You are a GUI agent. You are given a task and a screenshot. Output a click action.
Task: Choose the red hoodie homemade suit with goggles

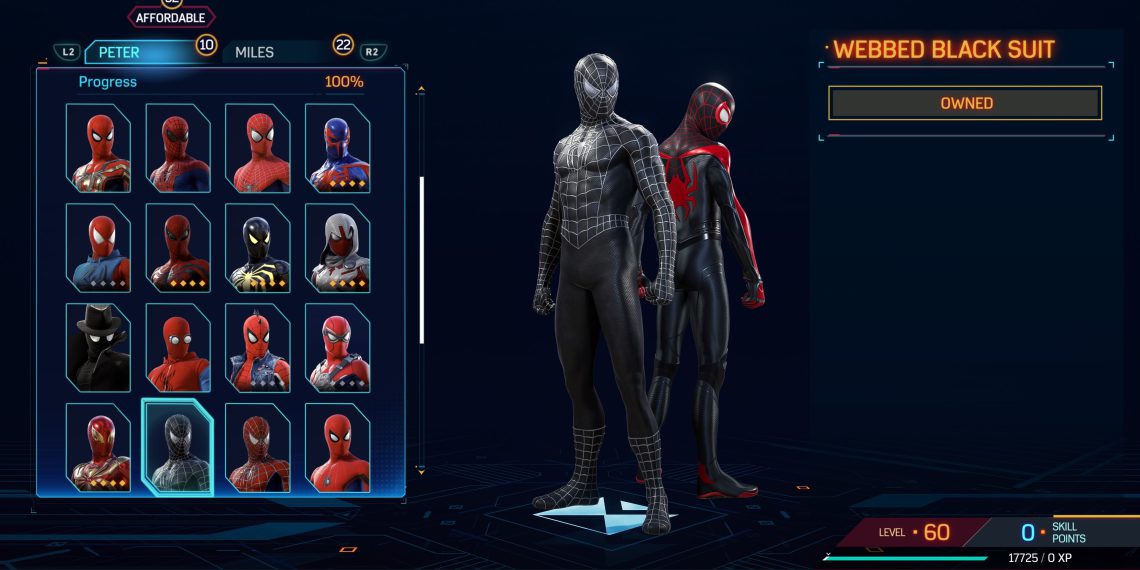click(178, 348)
